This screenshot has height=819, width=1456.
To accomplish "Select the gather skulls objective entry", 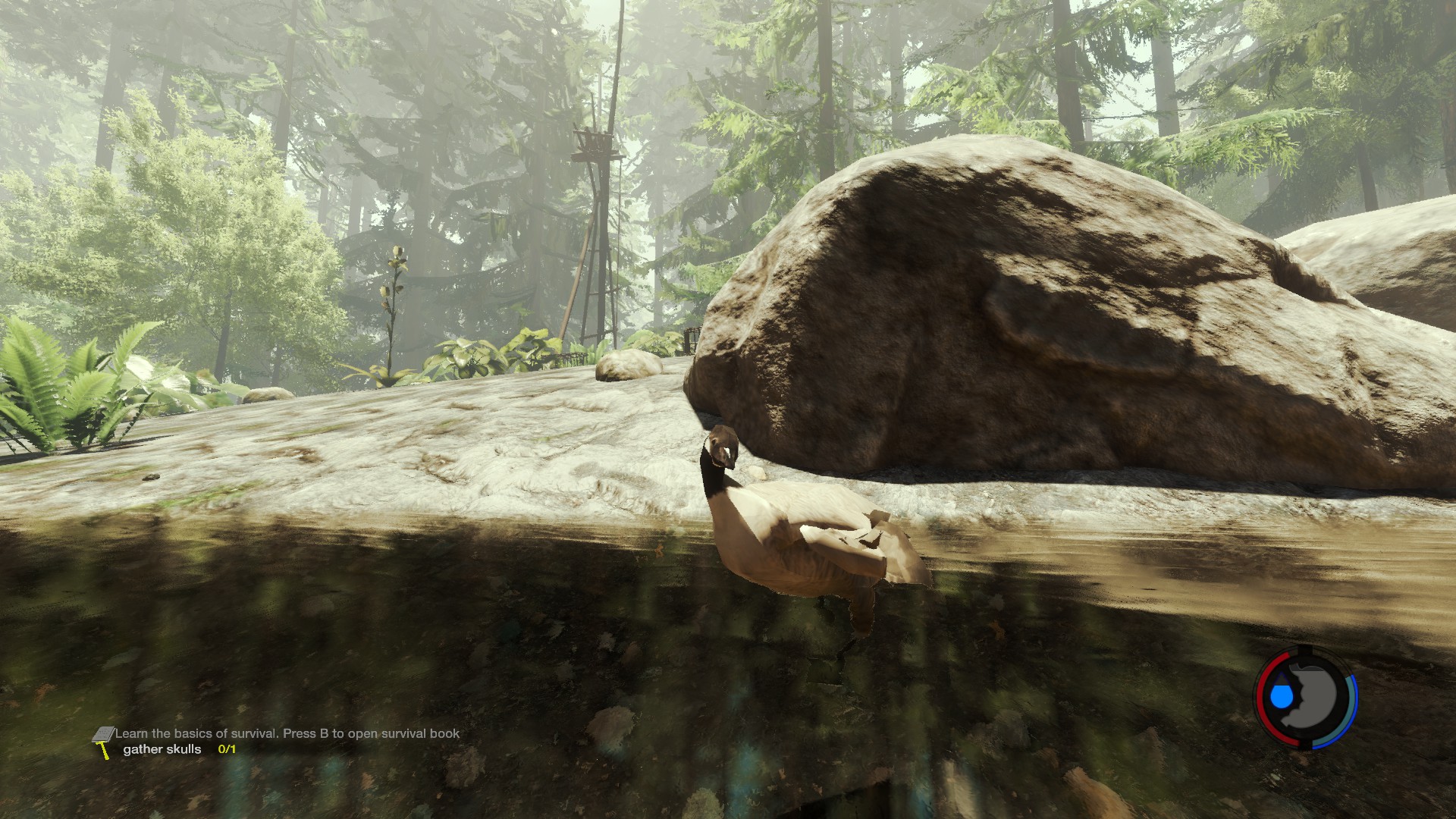I will coord(162,749).
